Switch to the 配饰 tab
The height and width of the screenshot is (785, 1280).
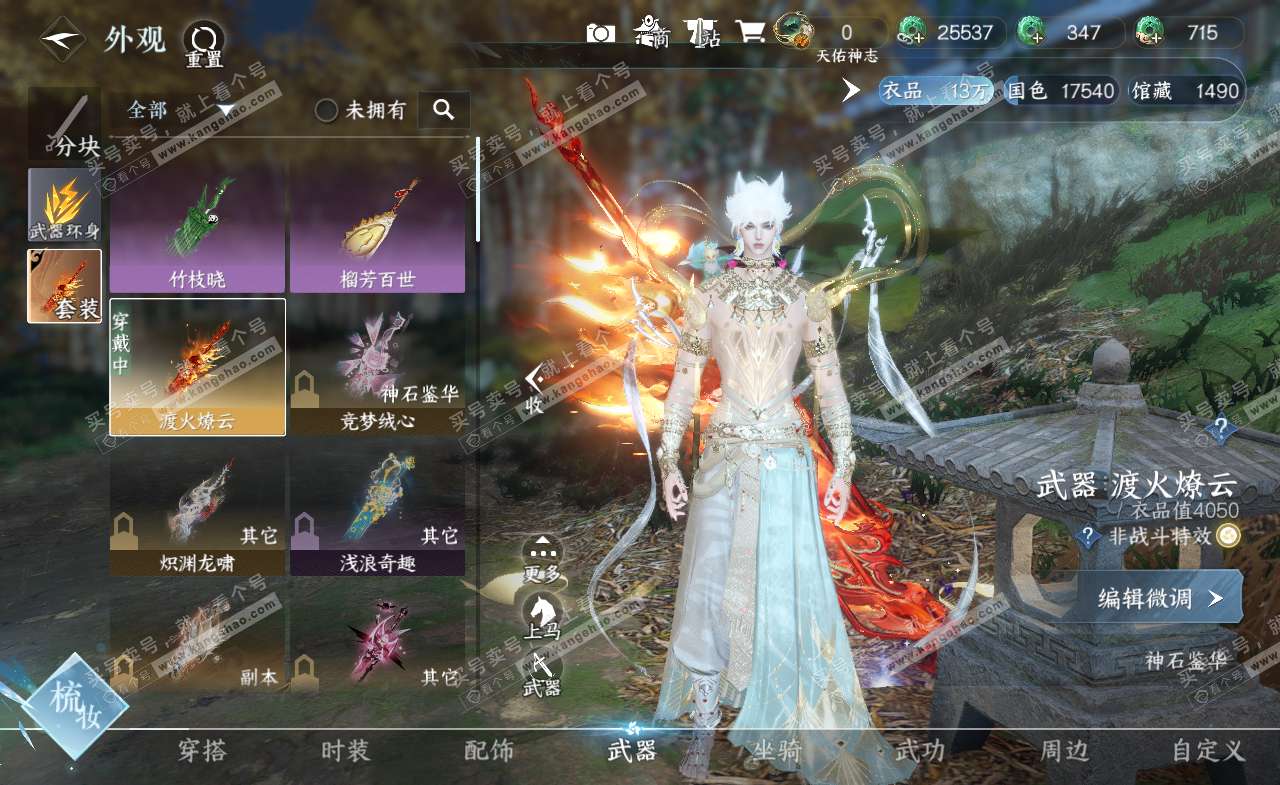pyautogui.click(x=489, y=751)
